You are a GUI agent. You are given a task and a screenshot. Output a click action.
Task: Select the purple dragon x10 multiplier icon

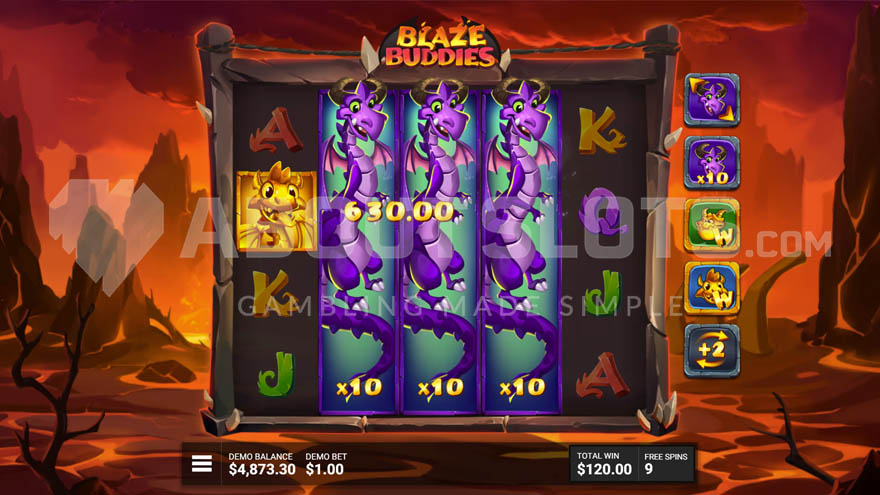711,163
